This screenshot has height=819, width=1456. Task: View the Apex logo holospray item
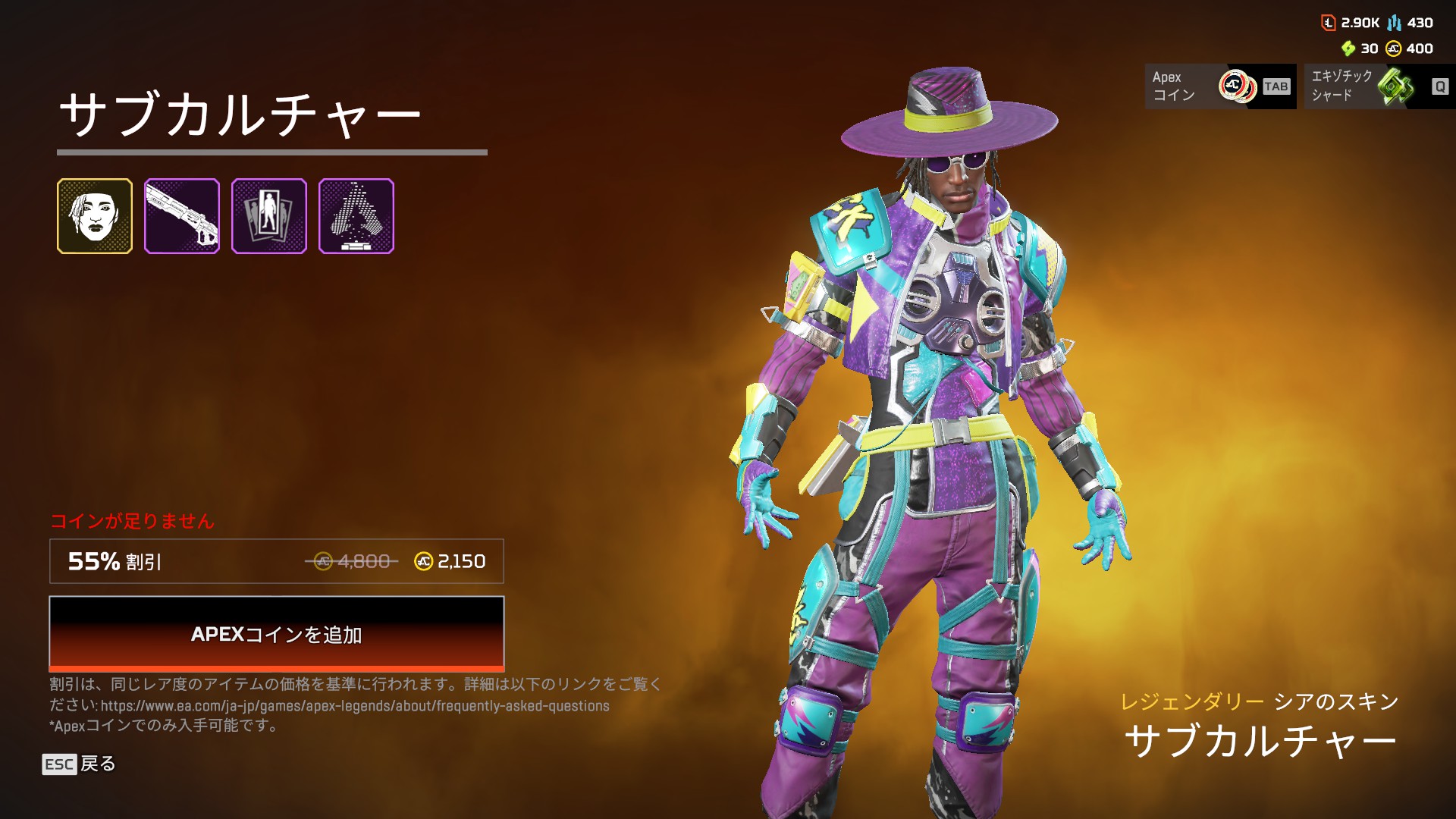356,216
